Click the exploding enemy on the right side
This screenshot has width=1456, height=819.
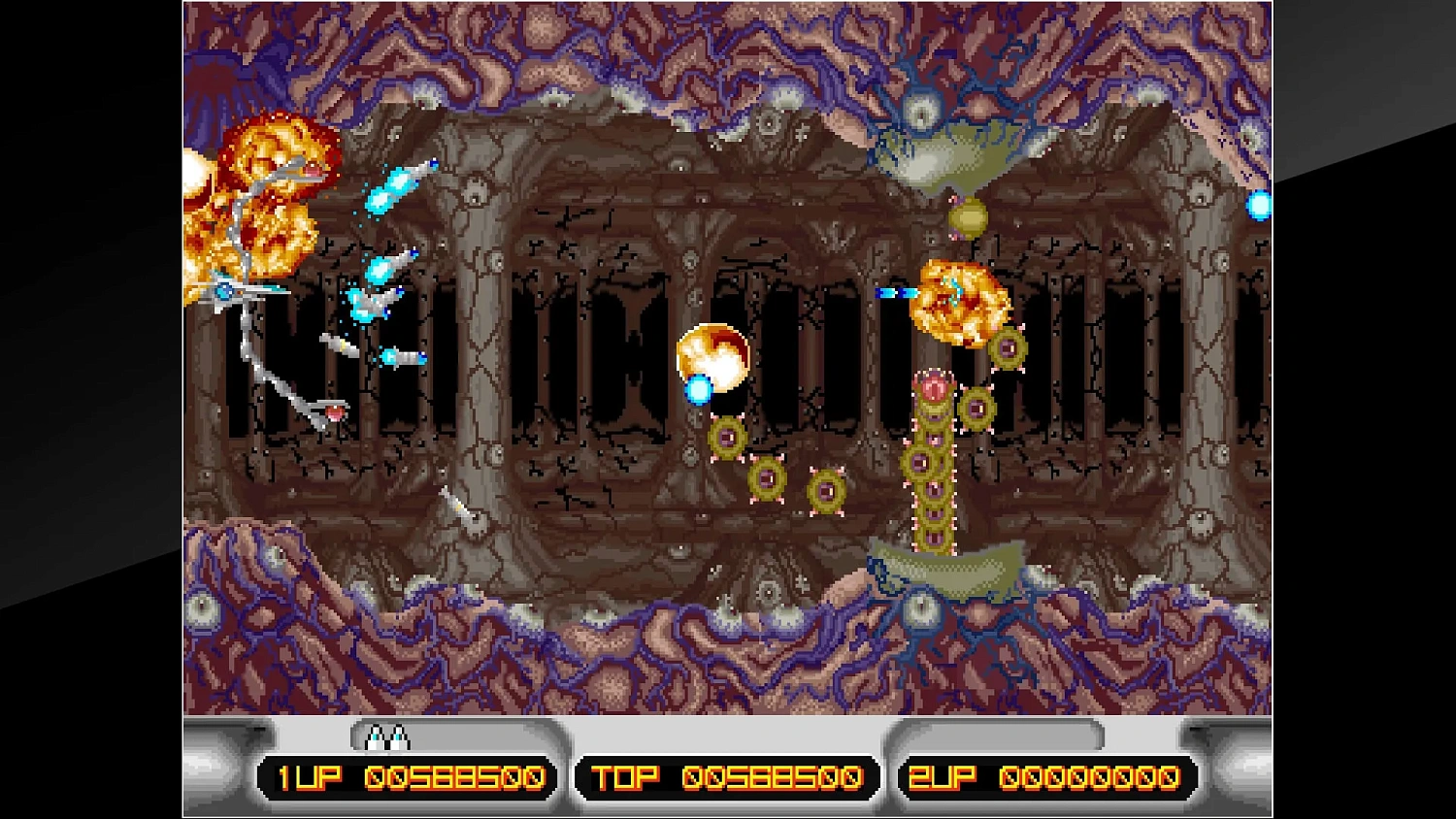[961, 301]
